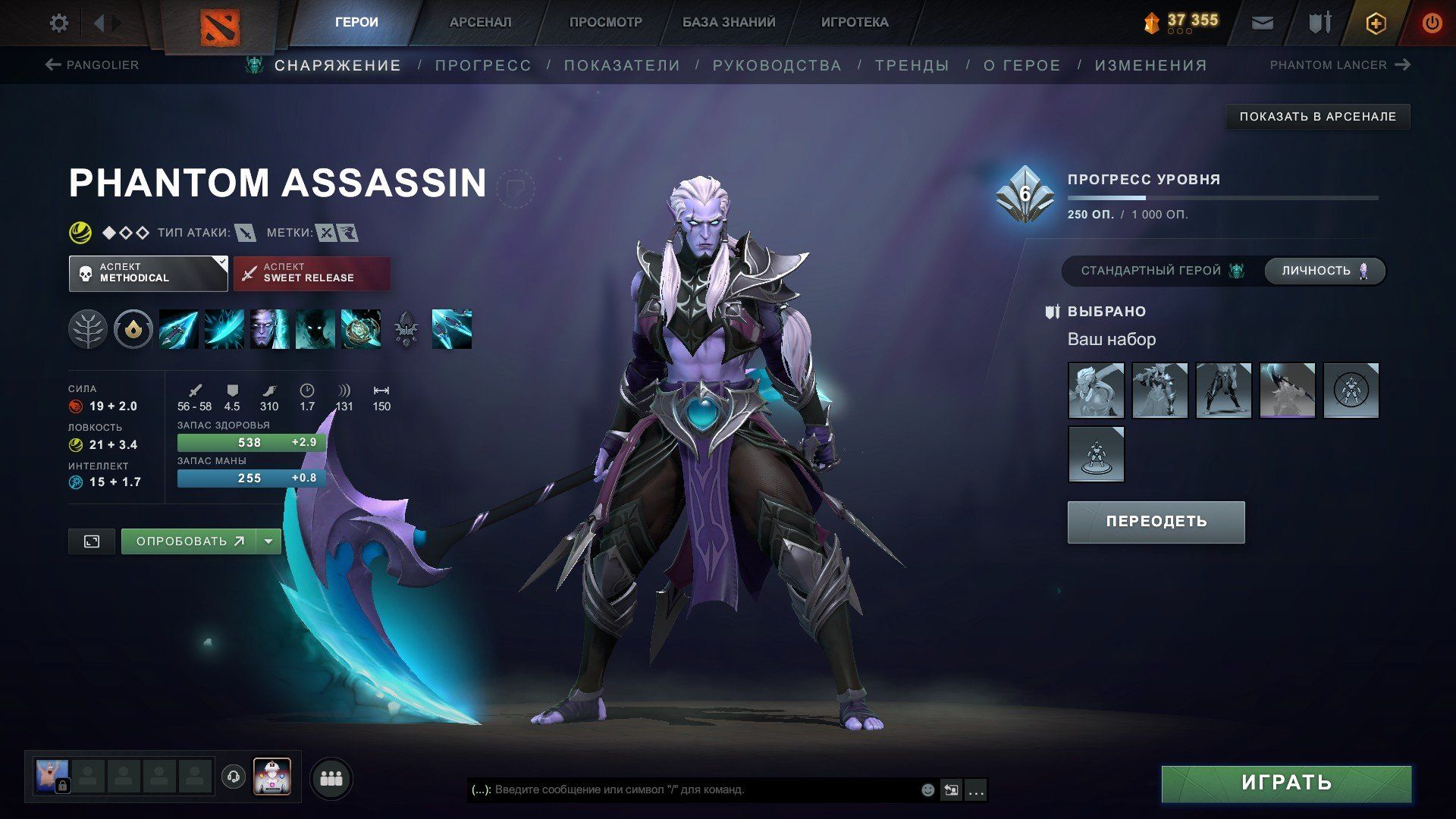Go to previous hero Pangolier

point(93,65)
